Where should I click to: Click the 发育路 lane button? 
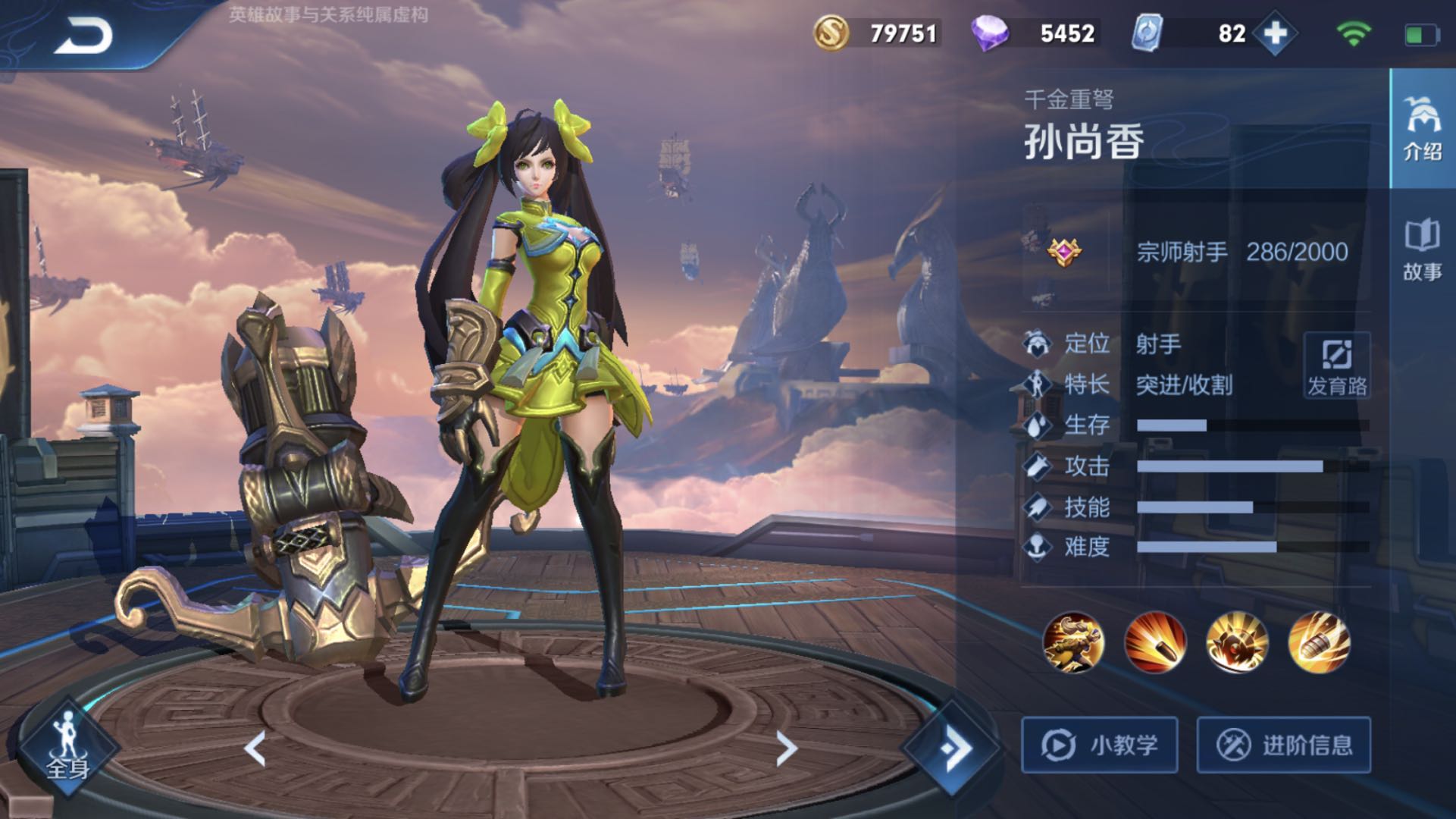(1337, 366)
